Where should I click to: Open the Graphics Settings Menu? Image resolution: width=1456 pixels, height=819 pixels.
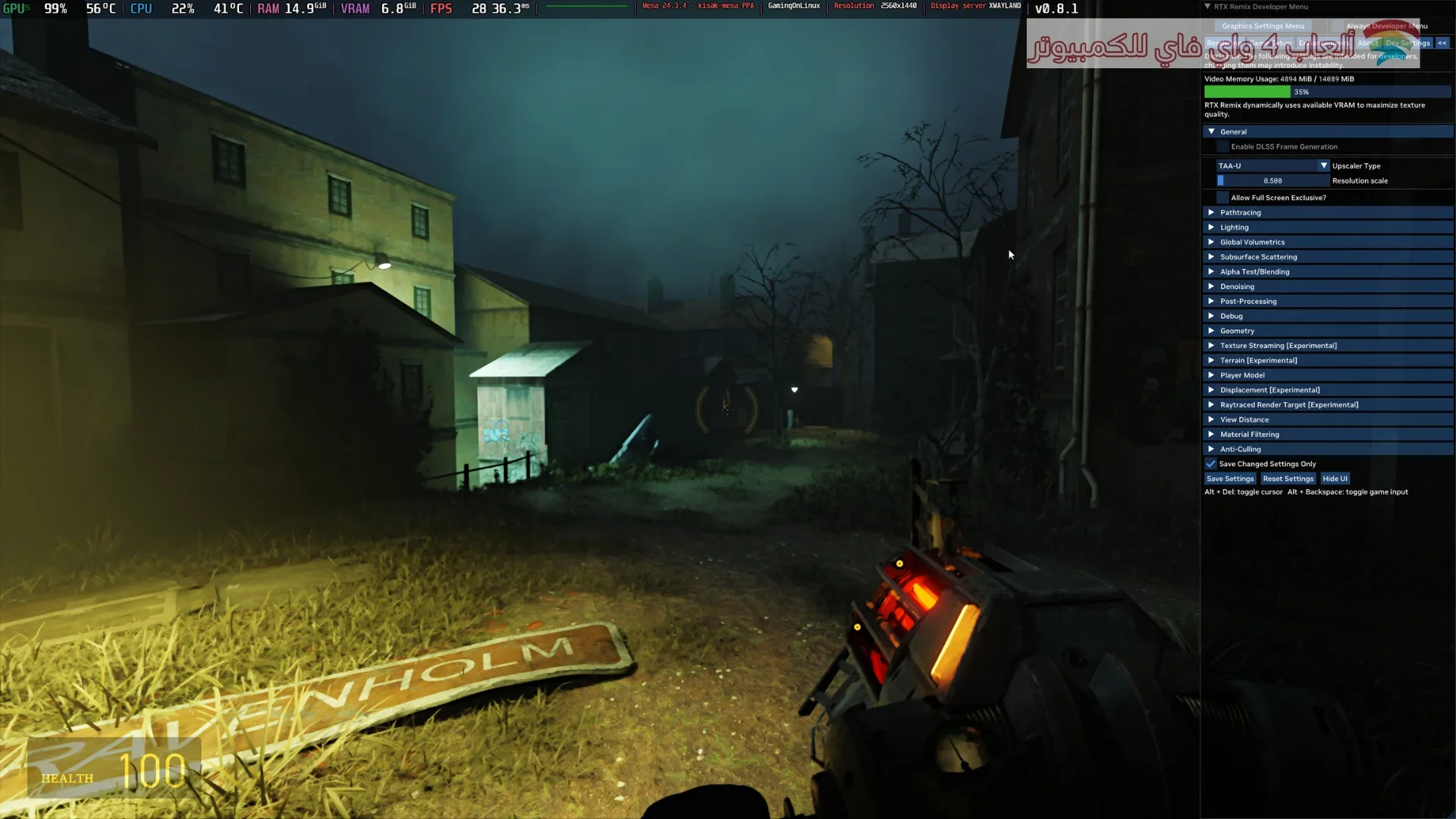coord(1263,26)
